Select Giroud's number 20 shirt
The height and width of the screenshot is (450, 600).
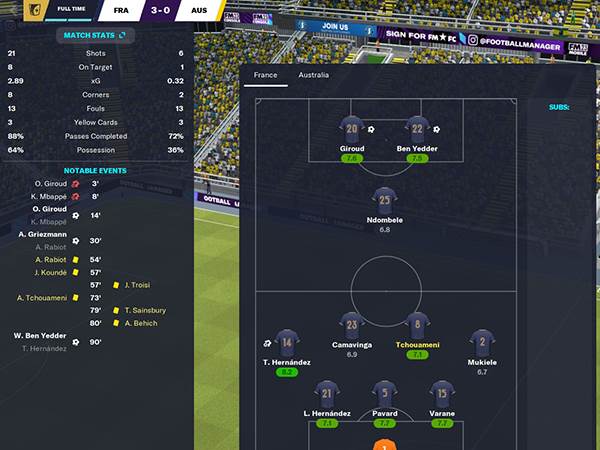click(351, 128)
